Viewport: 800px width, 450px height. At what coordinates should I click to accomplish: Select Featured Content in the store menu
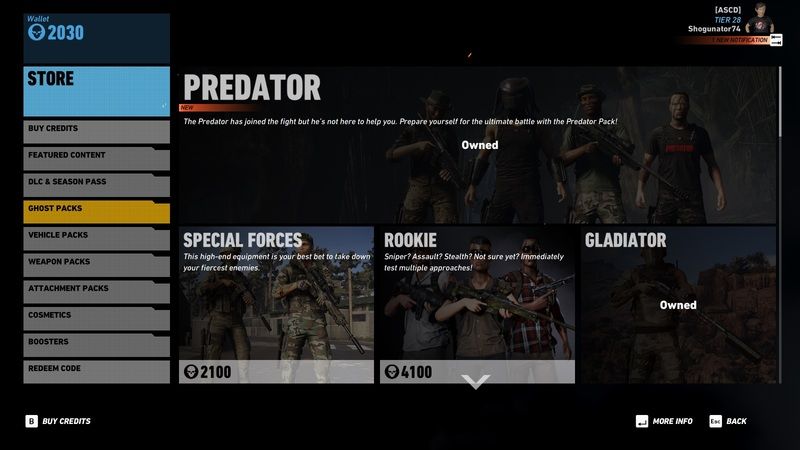pos(96,156)
